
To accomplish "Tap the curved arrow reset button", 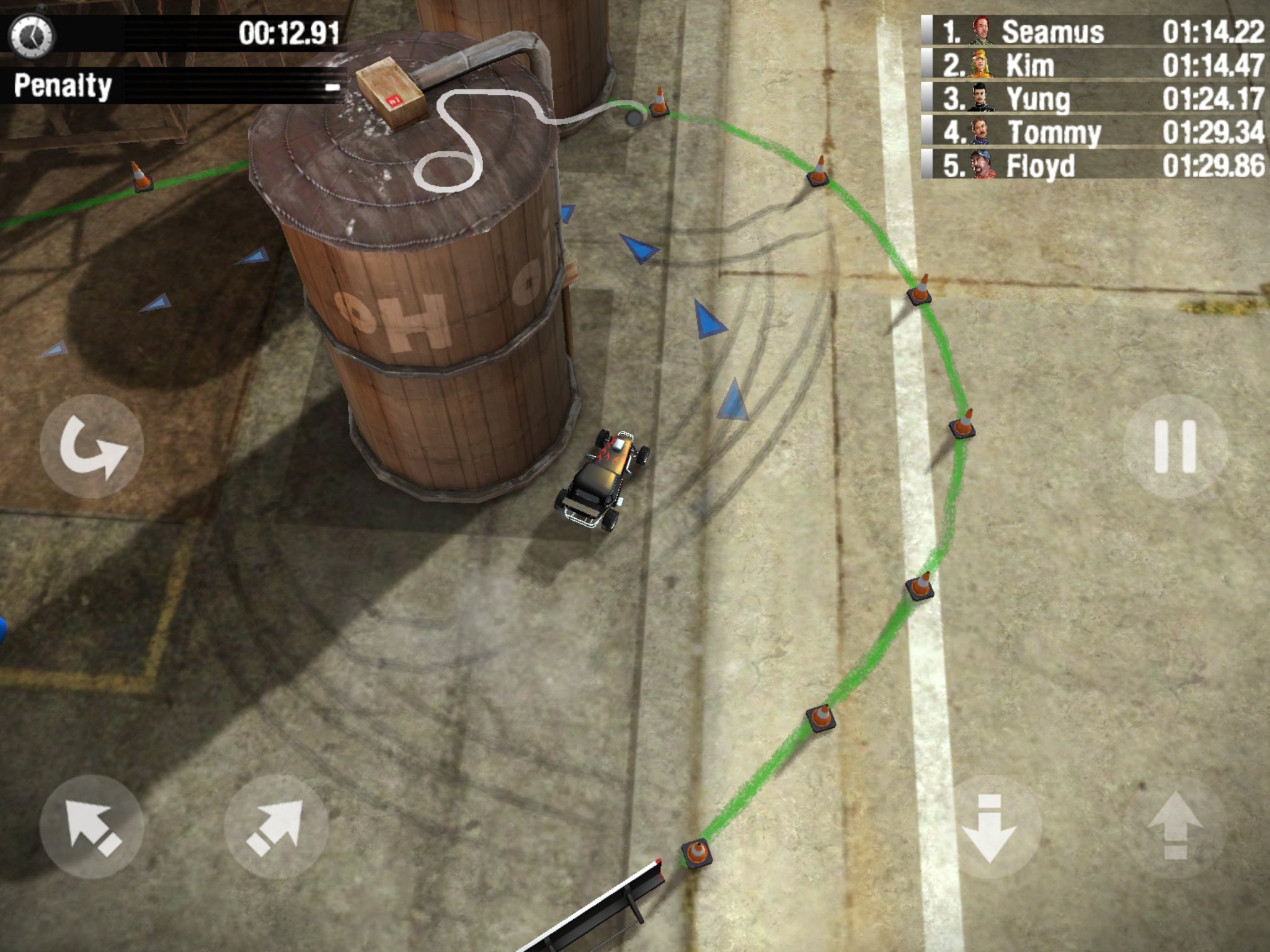I will (x=92, y=446).
